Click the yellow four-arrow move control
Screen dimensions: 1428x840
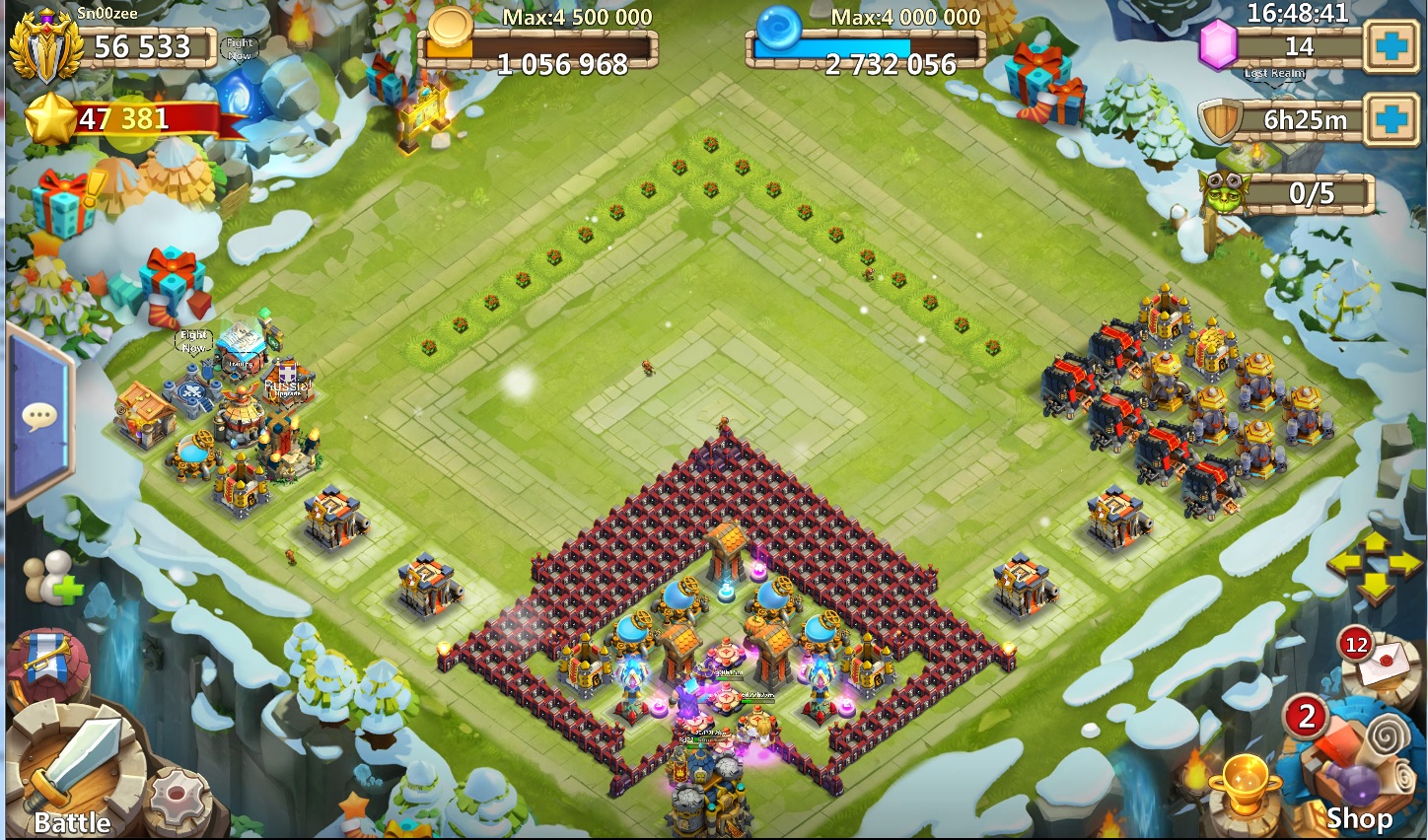(x=1374, y=565)
